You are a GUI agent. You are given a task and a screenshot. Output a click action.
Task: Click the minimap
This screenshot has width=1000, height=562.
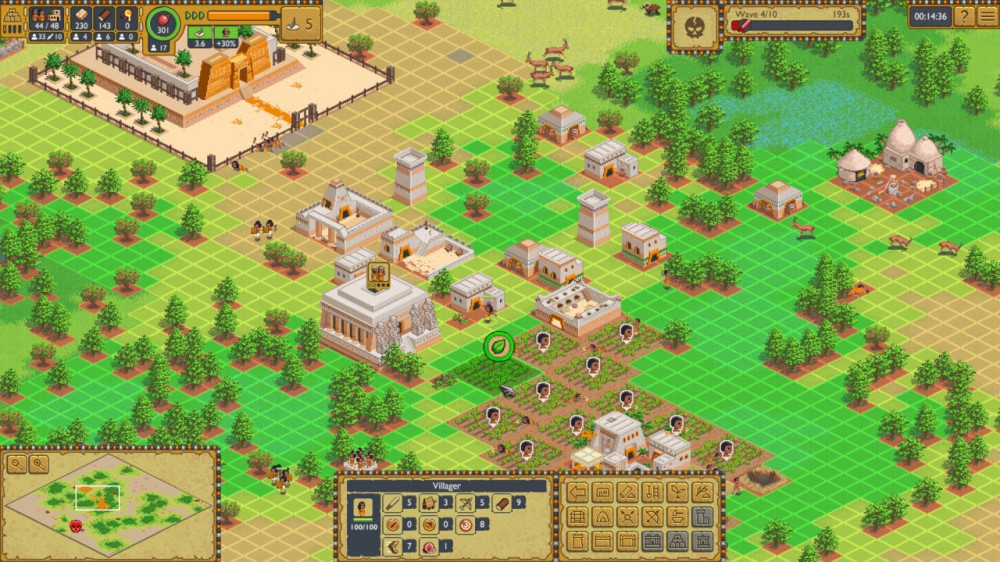tap(108, 502)
